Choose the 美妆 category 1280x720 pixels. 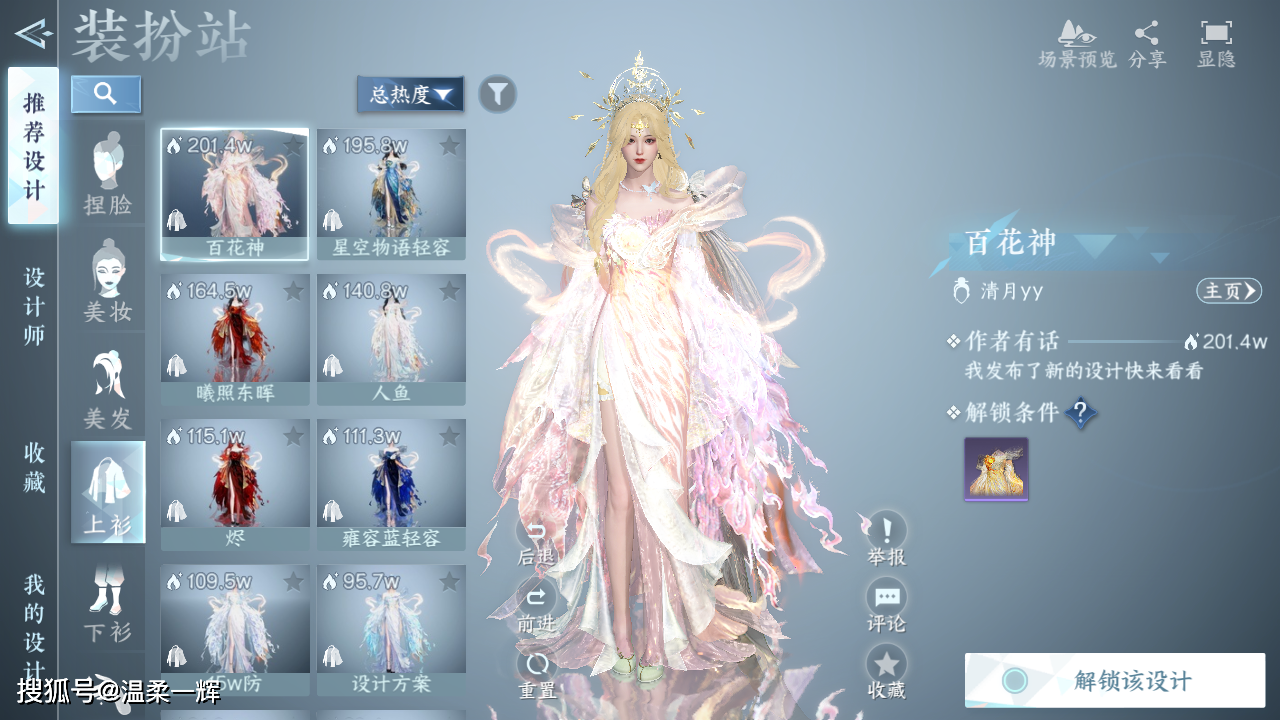[x=108, y=282]
